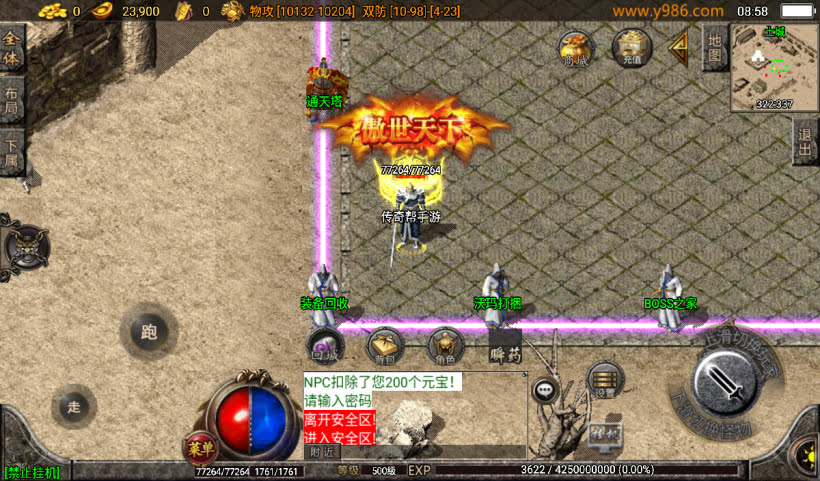Viewport: 820px width, 481px height.
Task: Open the 地图 map button
Action: (x=713, y=47)
